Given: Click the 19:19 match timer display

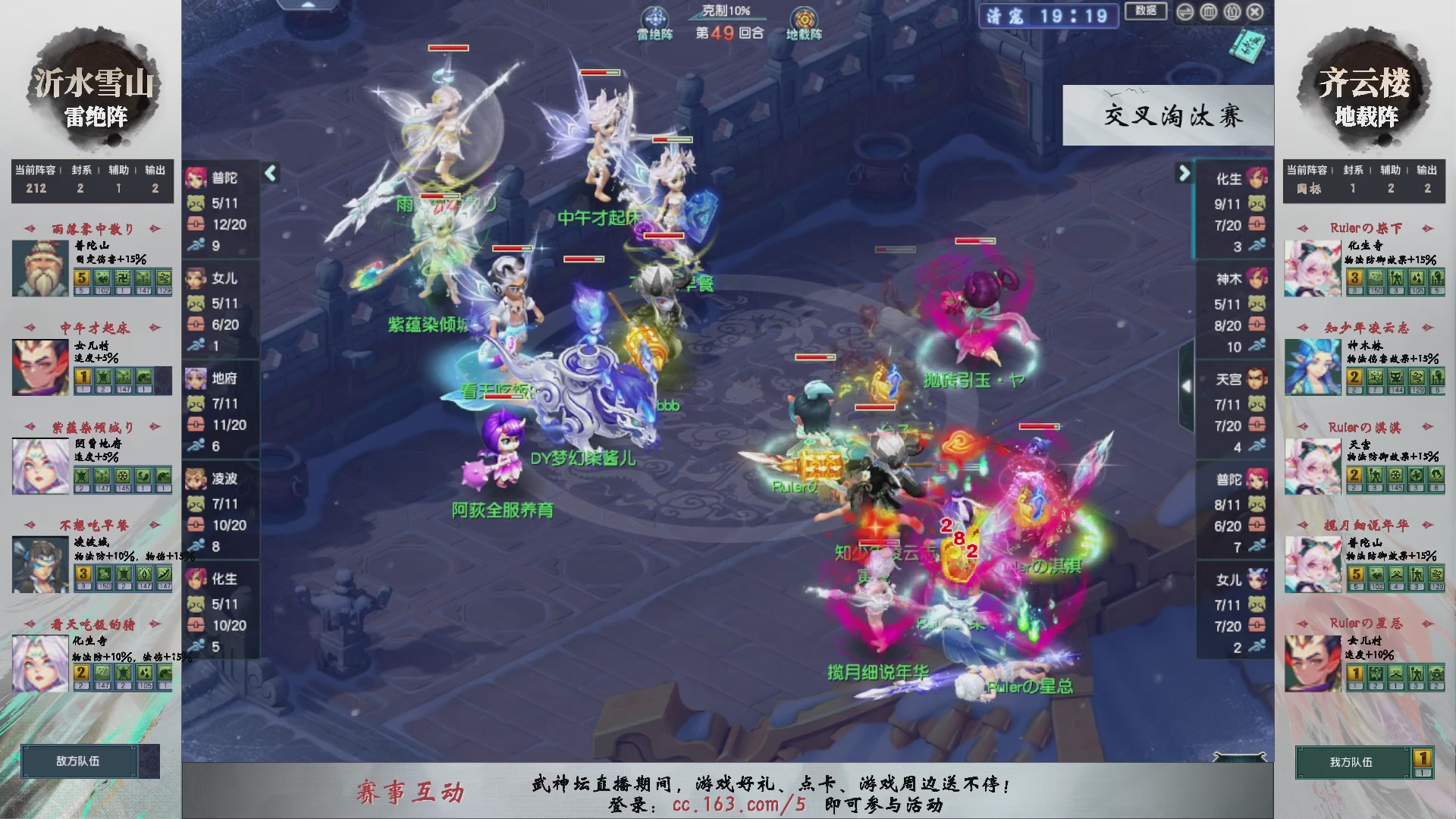Looking at the screenshot, I should (1075, 17).
